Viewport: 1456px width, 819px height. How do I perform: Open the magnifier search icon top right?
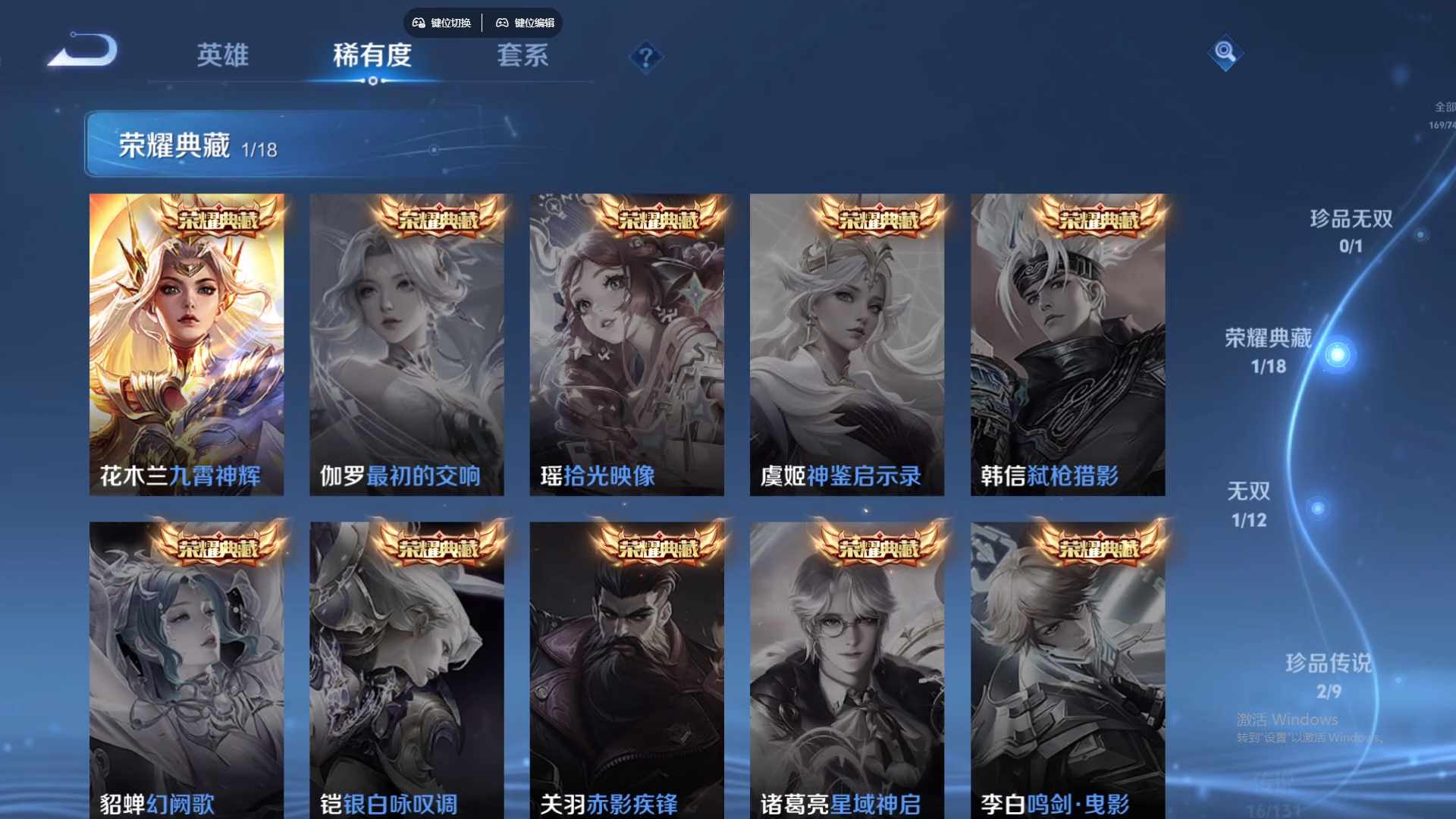(1226, 54)
